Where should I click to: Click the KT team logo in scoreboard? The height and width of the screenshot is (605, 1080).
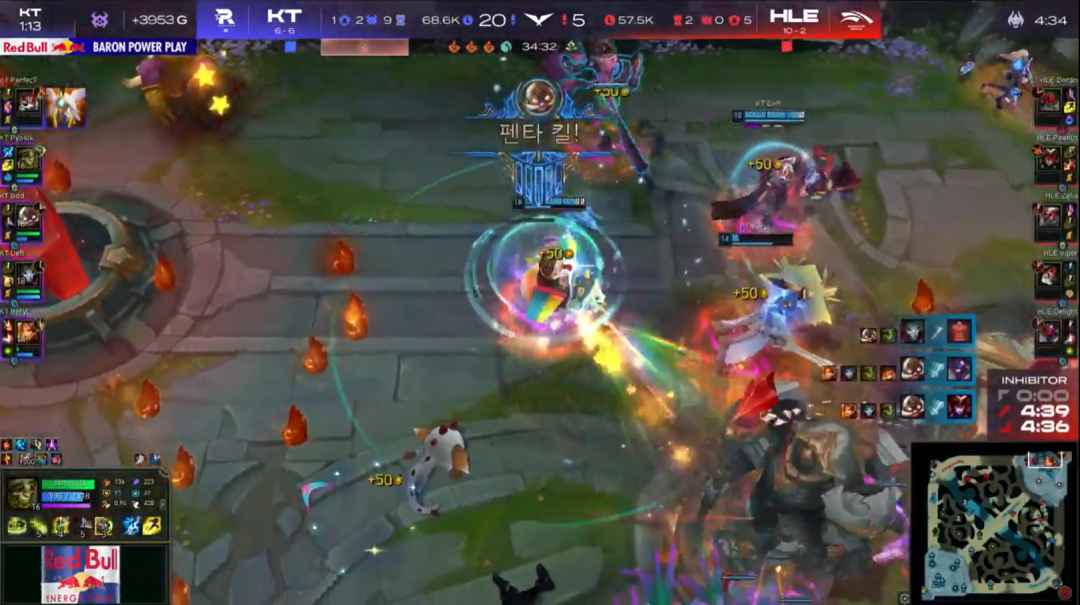tap(224, 18)
